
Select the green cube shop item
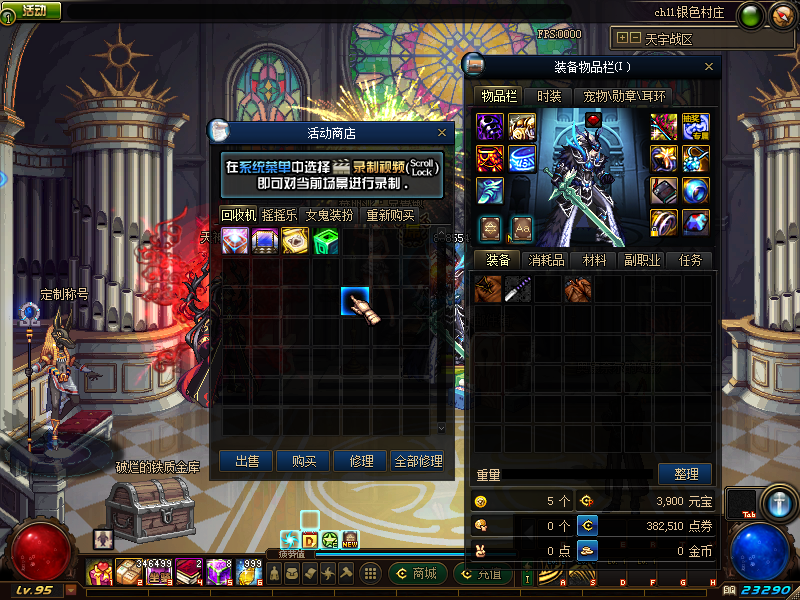pos(326,241)
